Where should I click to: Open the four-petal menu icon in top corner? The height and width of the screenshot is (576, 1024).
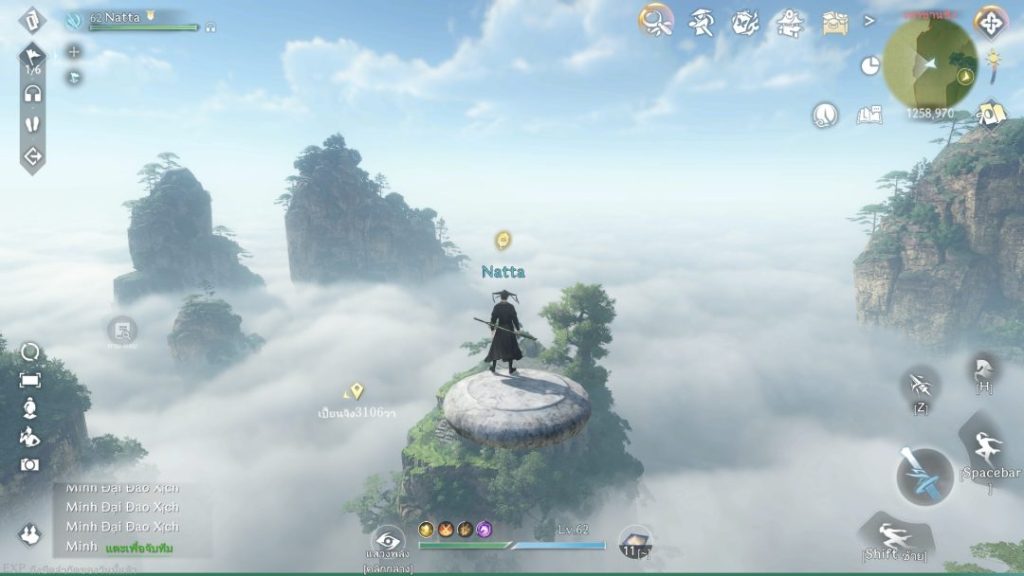pos(990,22)
